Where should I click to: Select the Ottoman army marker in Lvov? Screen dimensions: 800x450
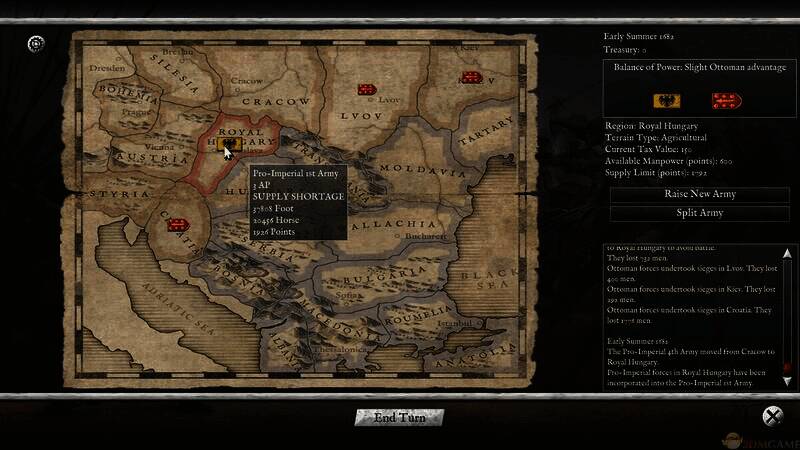pos(367,89)
